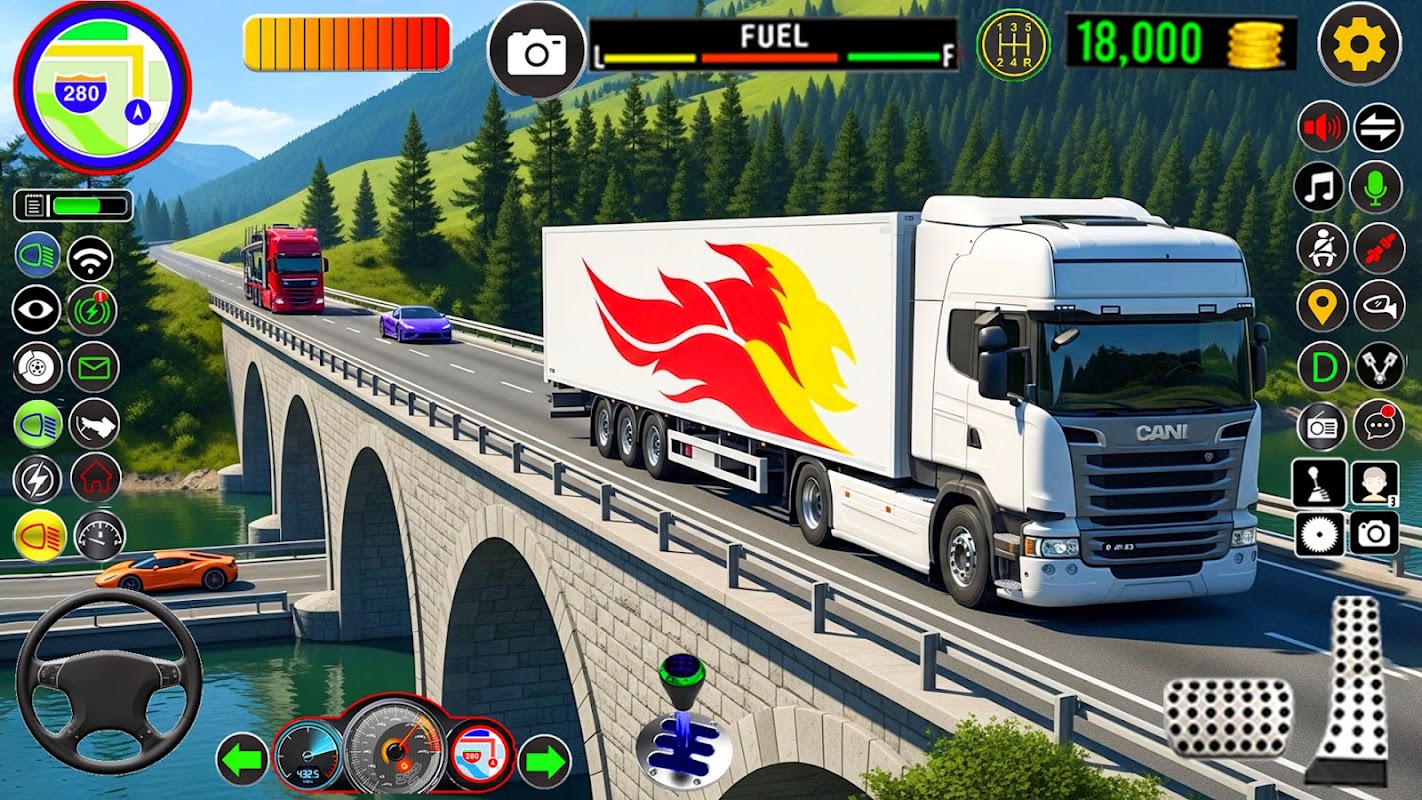The height and width of the screenshot is (800, 1422).
Task: Tap the wide brake pedal
Action: click(1229, 717)
